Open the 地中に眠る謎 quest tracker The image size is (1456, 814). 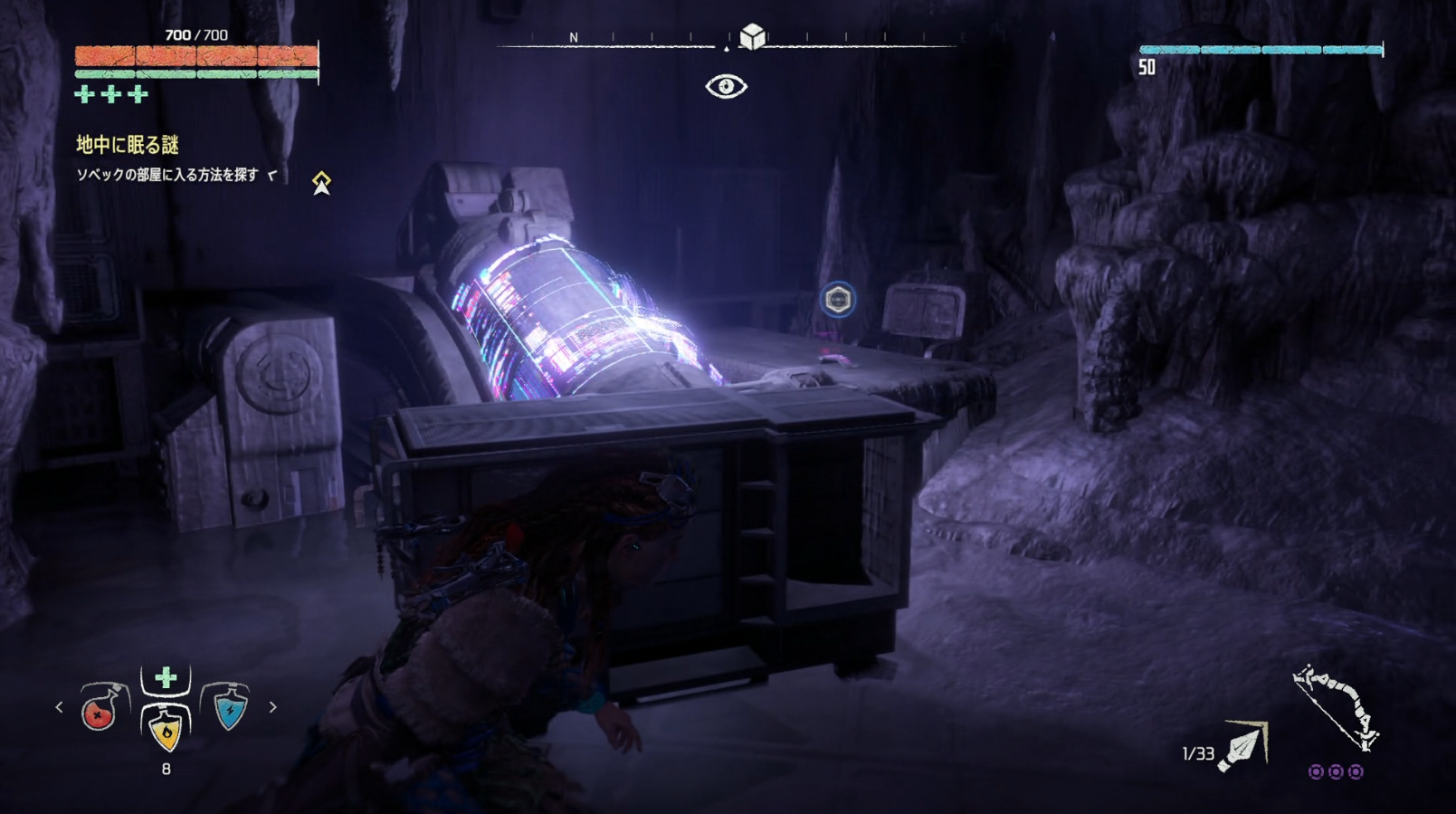pyautogui.click(x=128, y=145)
